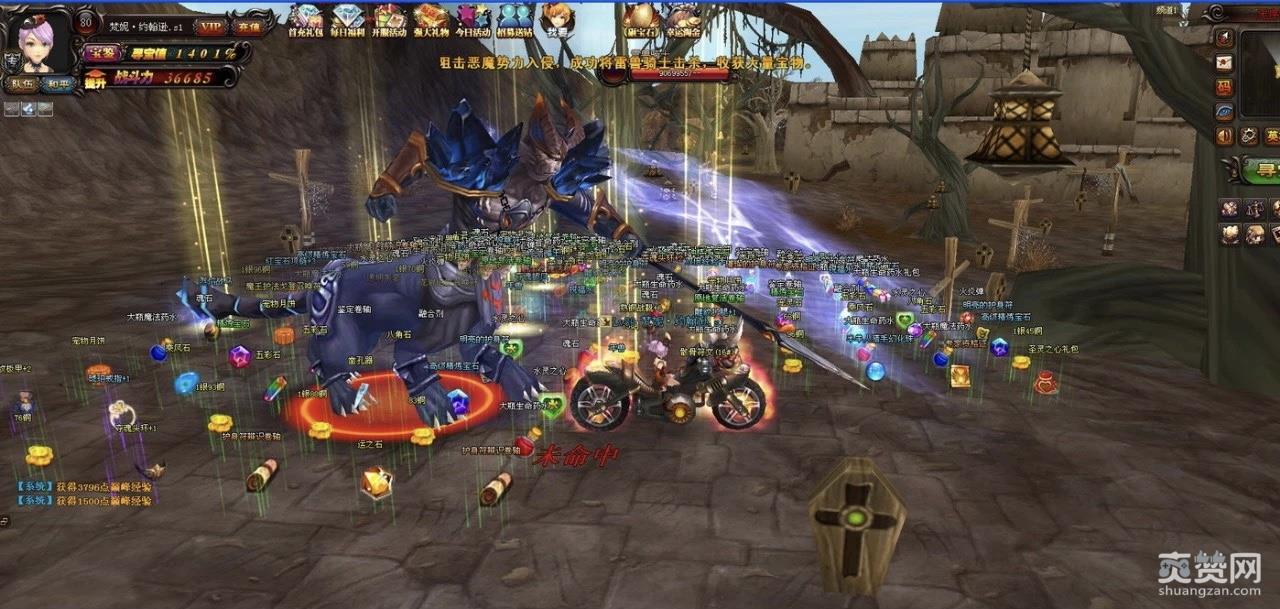This screenshot has width=1280, height=609.
Task: Toggle the 和平 peace mode button
Action: [58, 85]
